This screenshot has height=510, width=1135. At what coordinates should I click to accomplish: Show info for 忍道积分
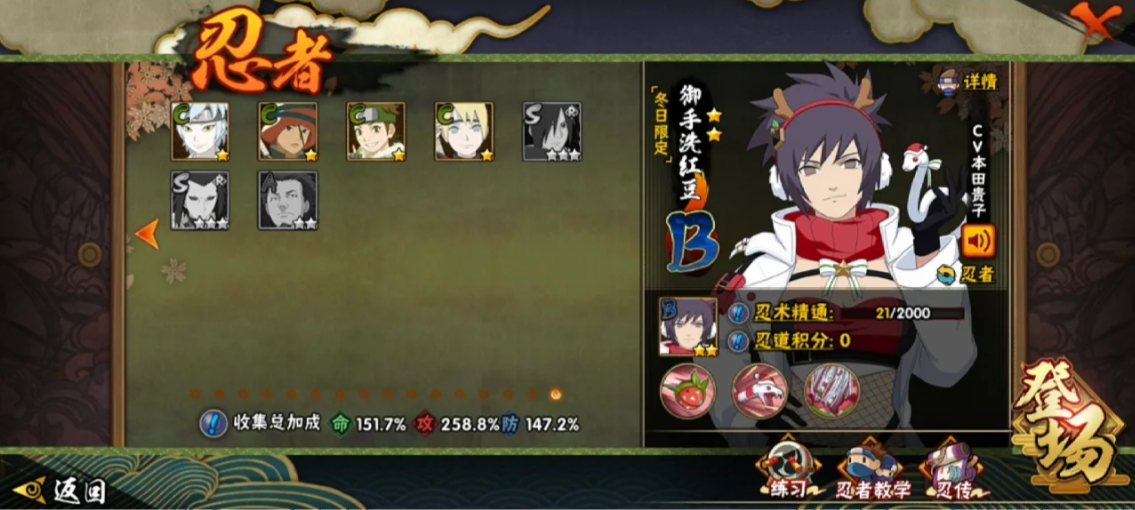[x=738, y=341]
